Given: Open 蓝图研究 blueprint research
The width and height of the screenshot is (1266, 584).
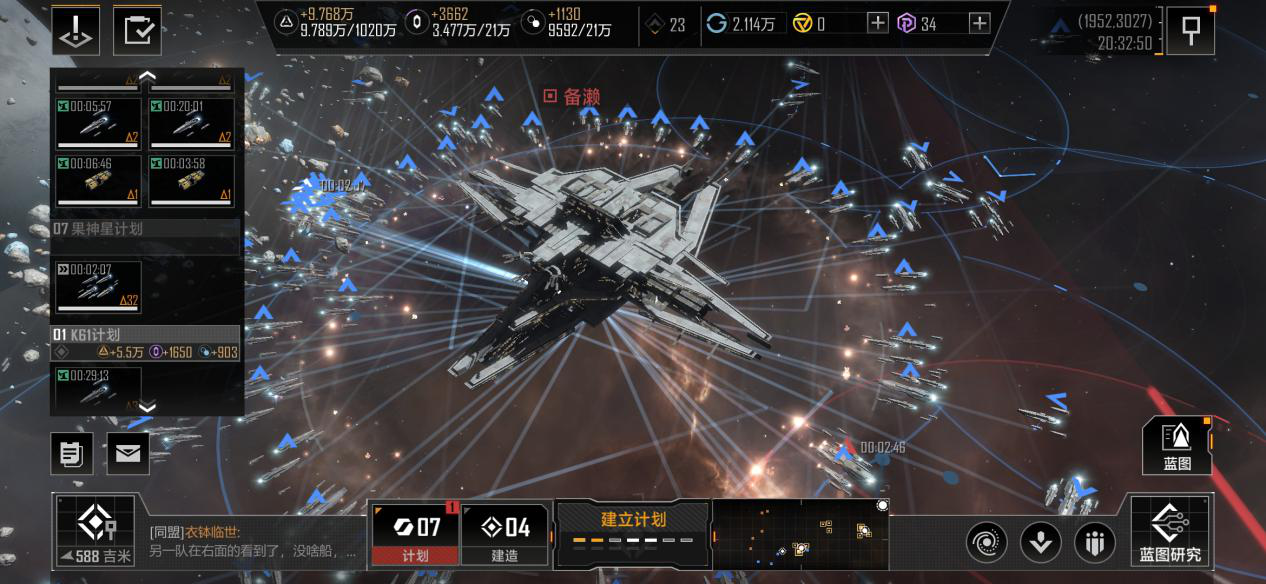Looking at the screenshot, I should pos(1170,532).
